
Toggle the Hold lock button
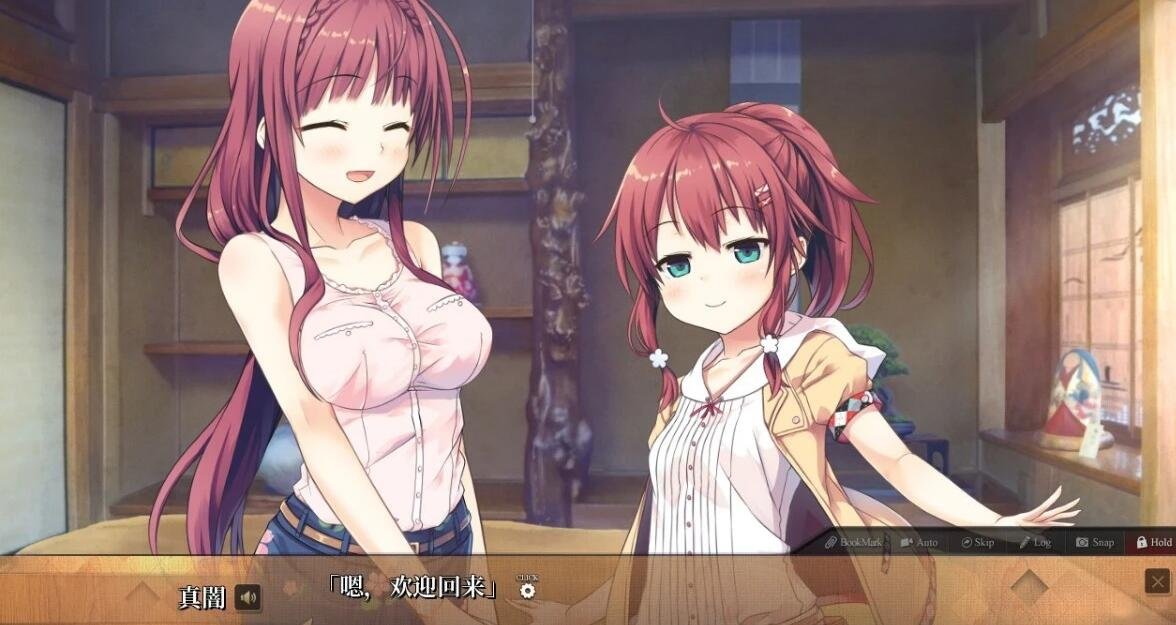click(x=1153, y=542)
